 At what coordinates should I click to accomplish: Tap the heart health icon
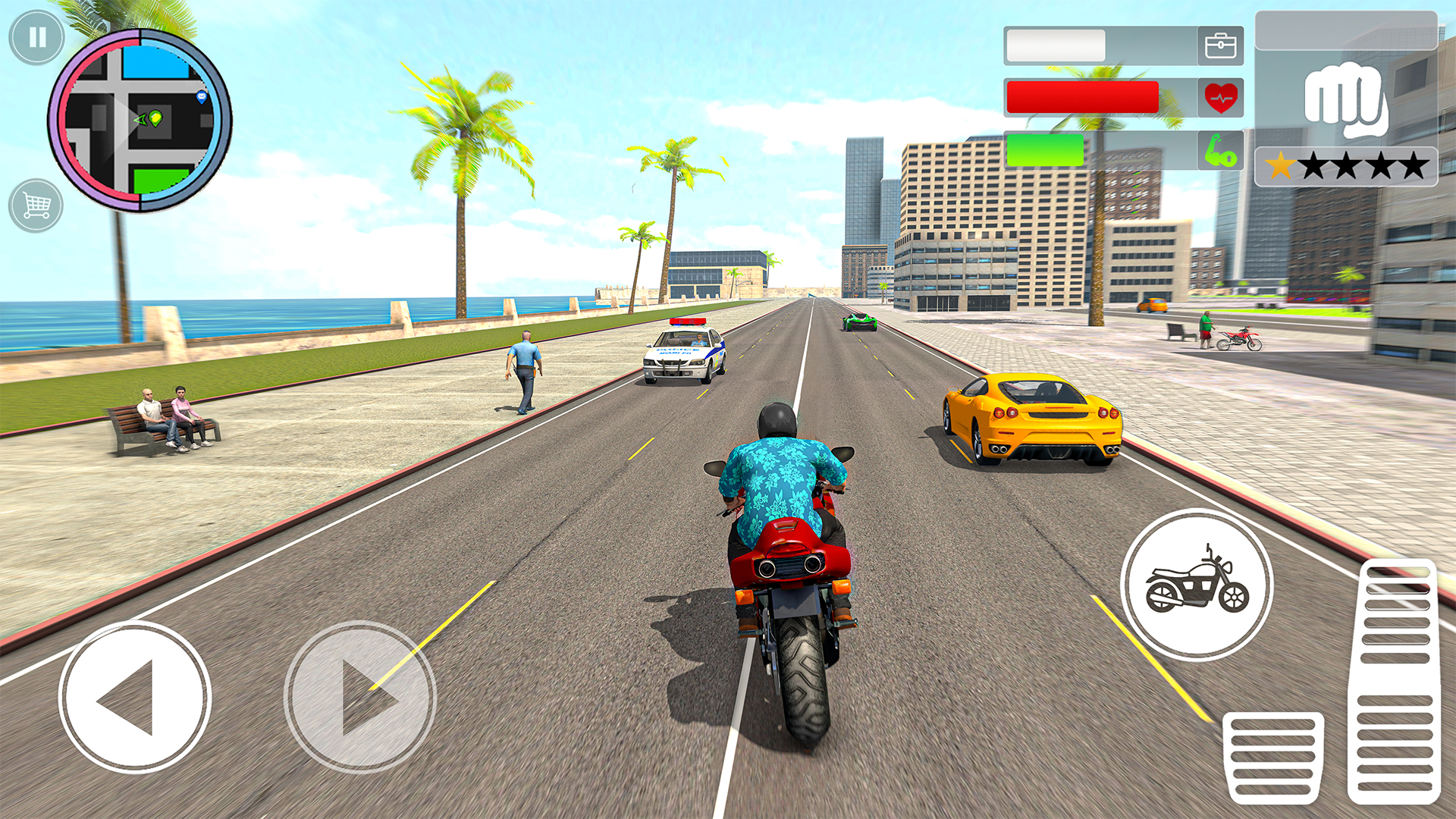point(1221,97)
